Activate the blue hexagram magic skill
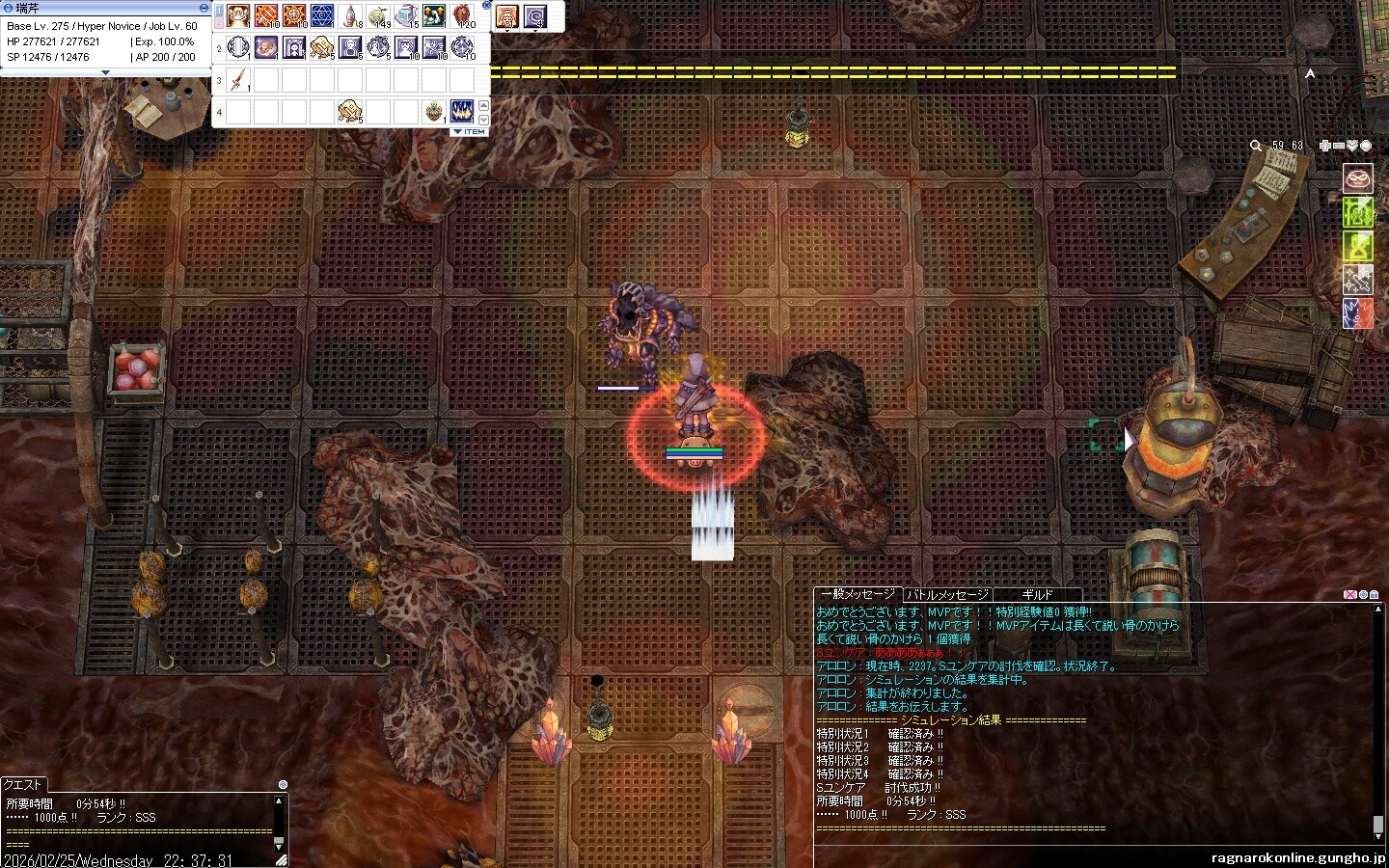Screen dimensions: 1389x868 click(322, 16)
